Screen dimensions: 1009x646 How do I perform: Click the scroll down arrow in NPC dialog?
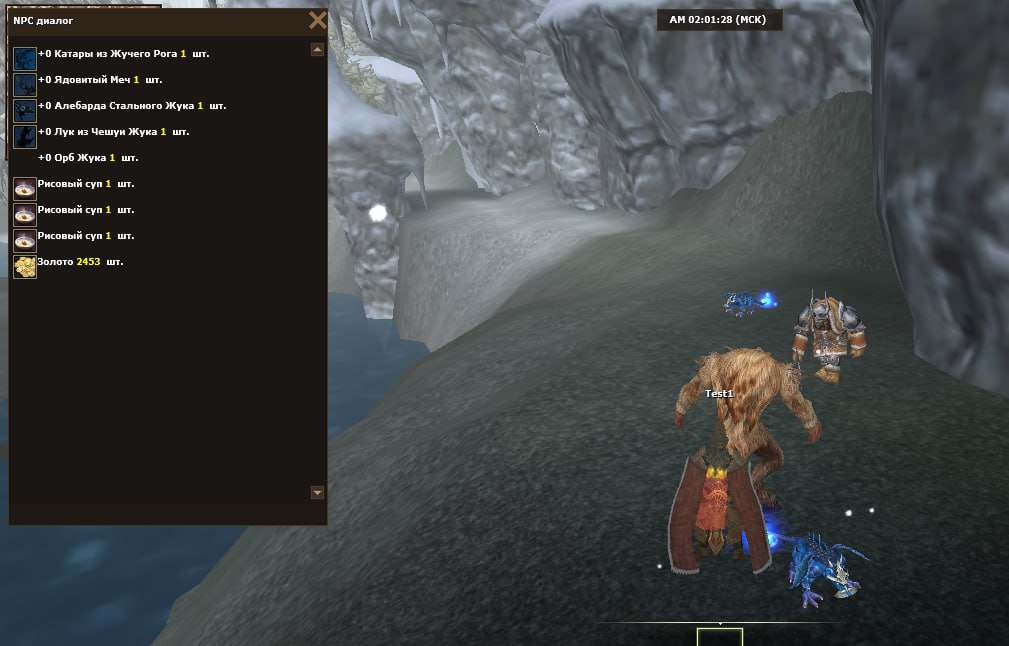(x=317, y=492)
